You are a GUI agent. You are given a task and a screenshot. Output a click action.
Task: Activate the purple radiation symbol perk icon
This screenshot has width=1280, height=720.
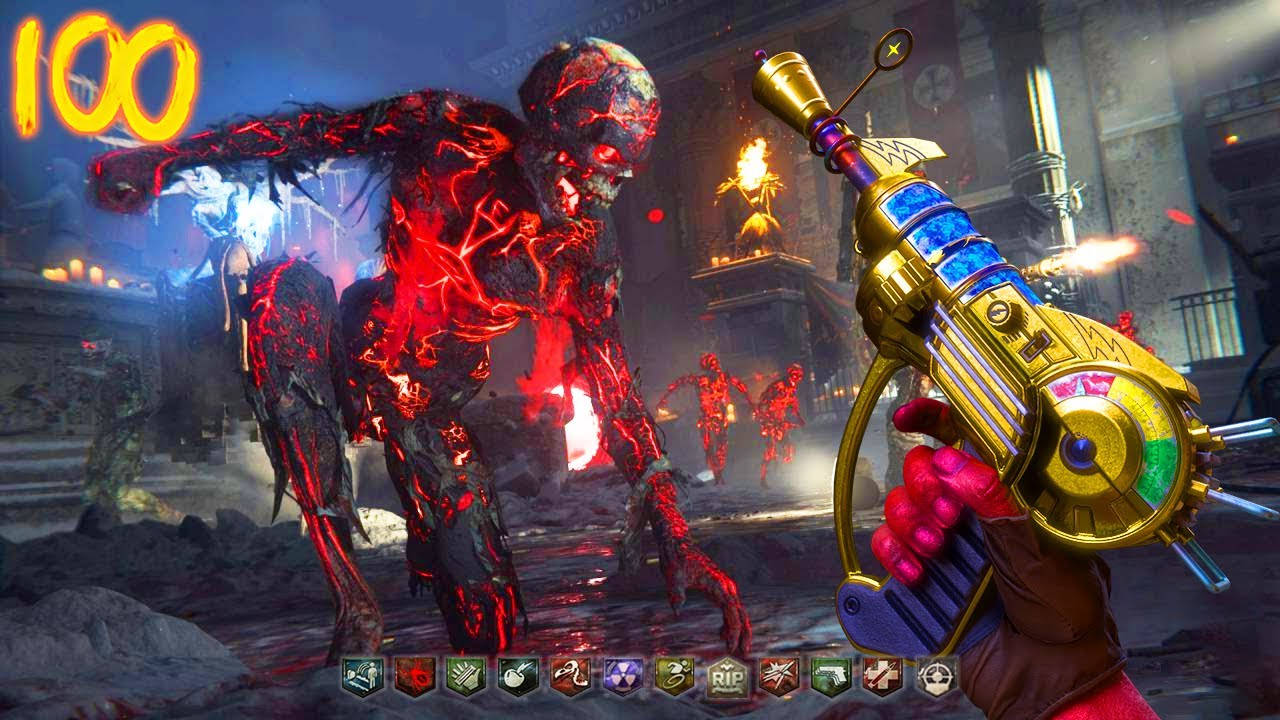point(623,677)
